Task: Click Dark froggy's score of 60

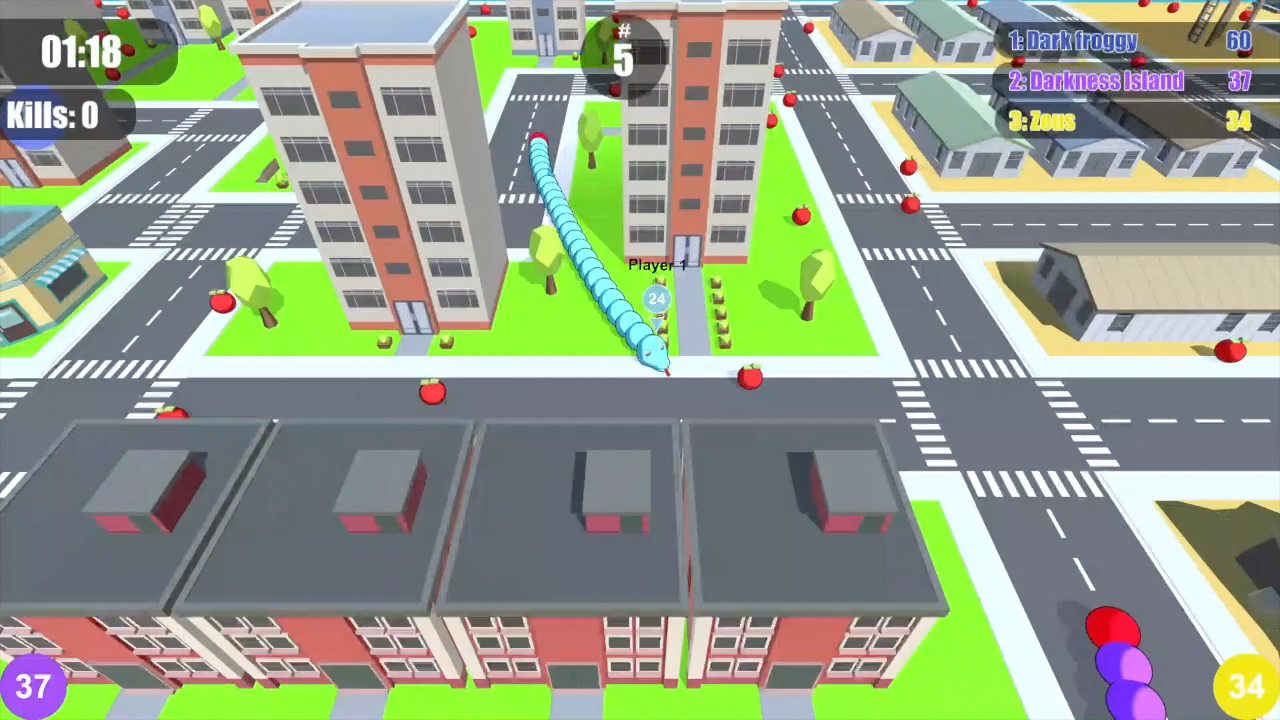Action: [x=1238, y=41]
